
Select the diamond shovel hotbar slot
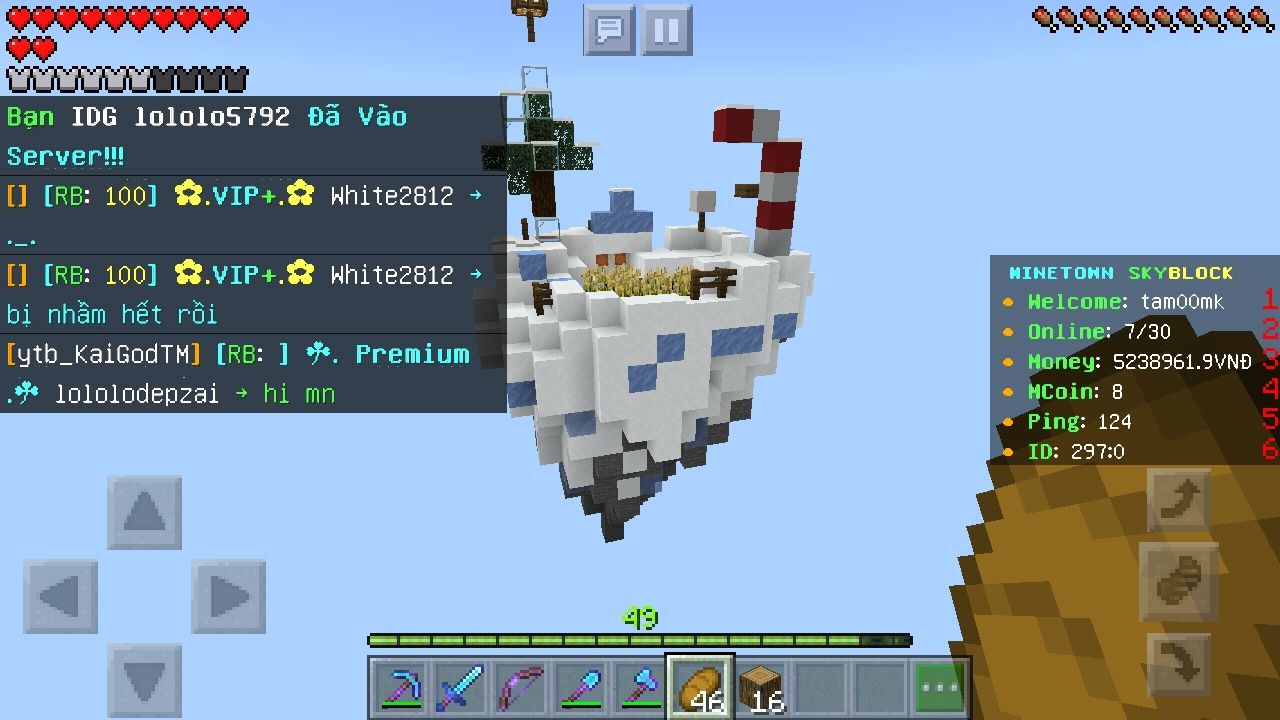(580, 687)
